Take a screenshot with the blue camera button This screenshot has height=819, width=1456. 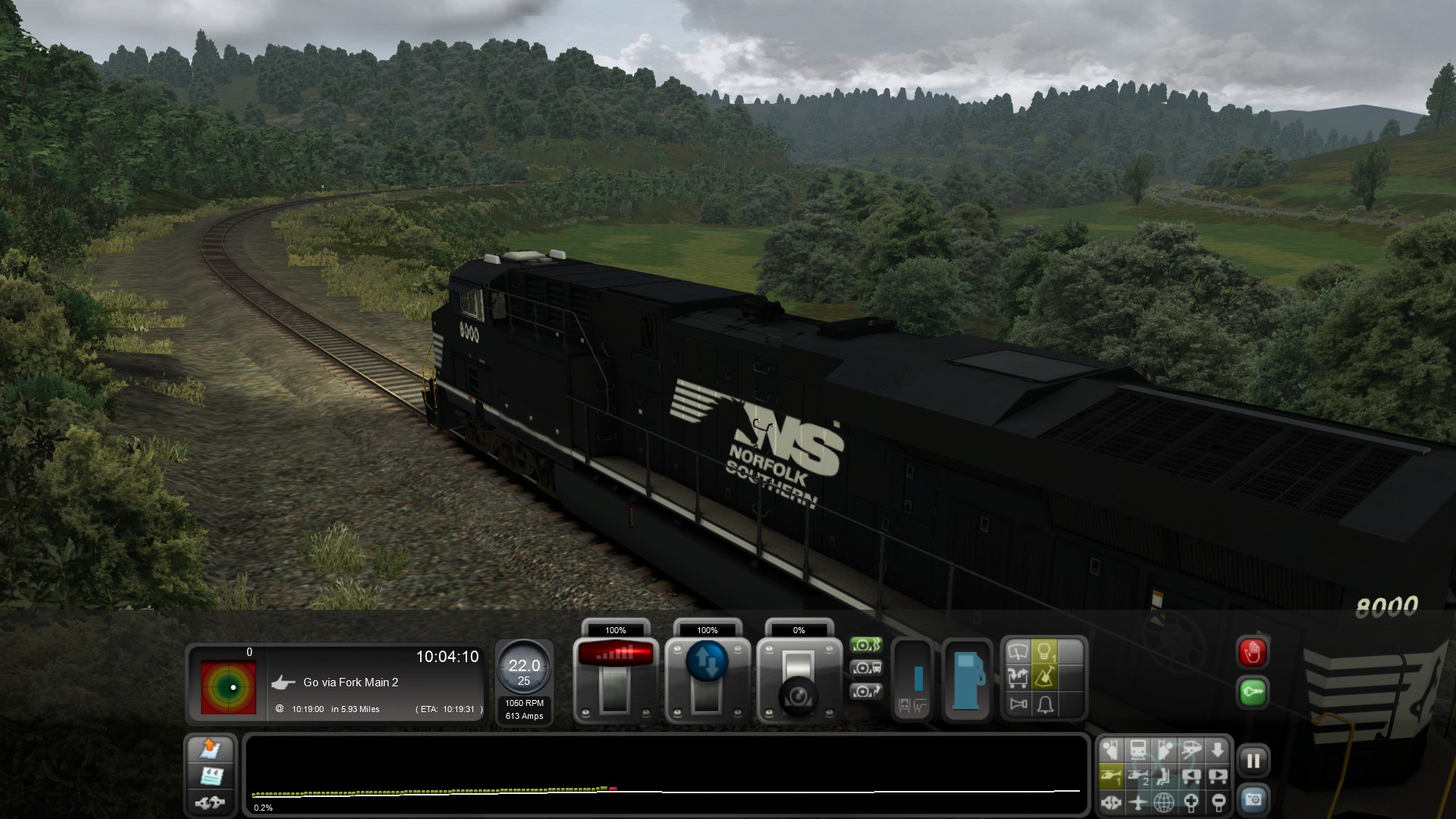pos(1253,800)
